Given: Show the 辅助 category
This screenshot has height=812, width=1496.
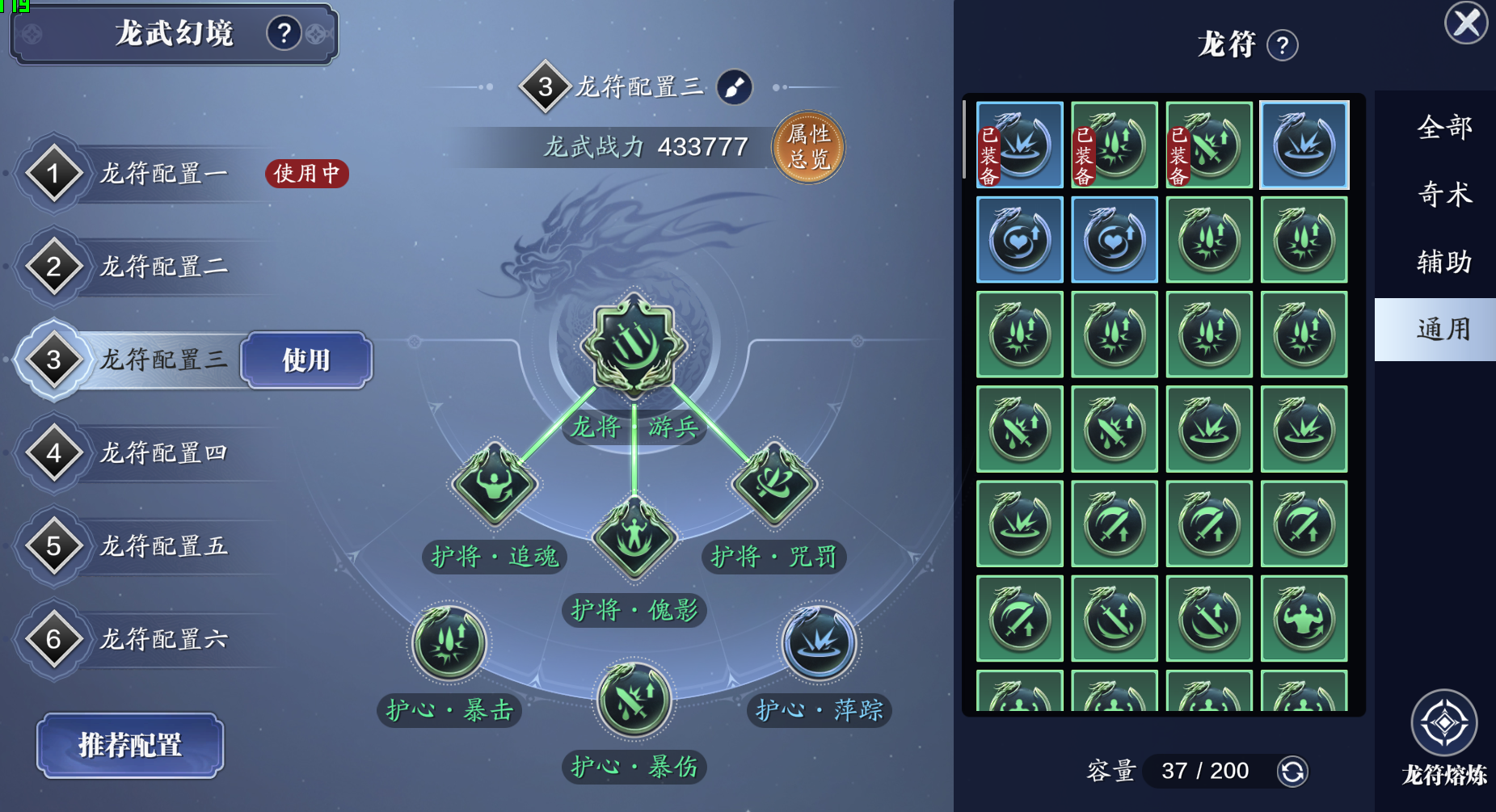Looking at the screenshot, I should click(1443, 263).
